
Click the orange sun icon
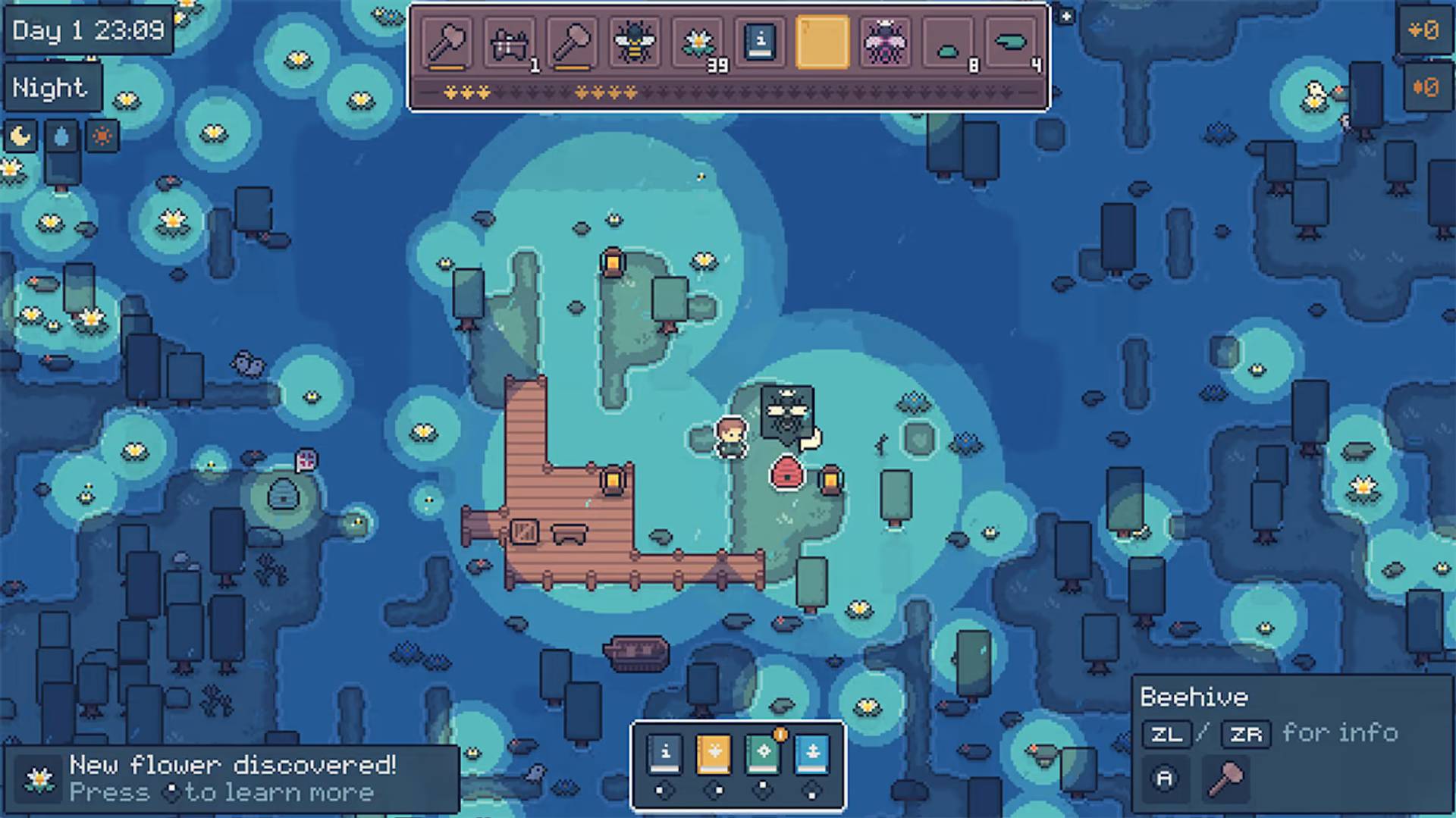[x=102, y=136]
